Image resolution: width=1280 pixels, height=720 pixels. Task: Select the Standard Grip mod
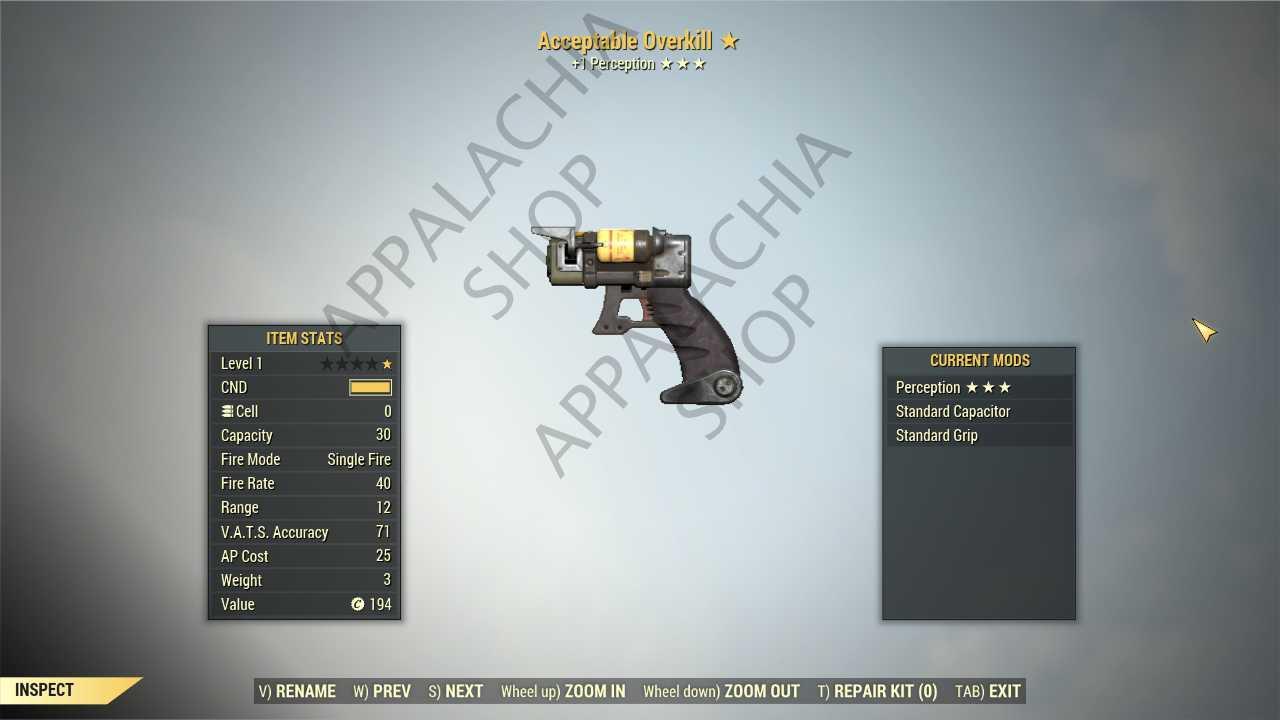click(x=978, y=435)
